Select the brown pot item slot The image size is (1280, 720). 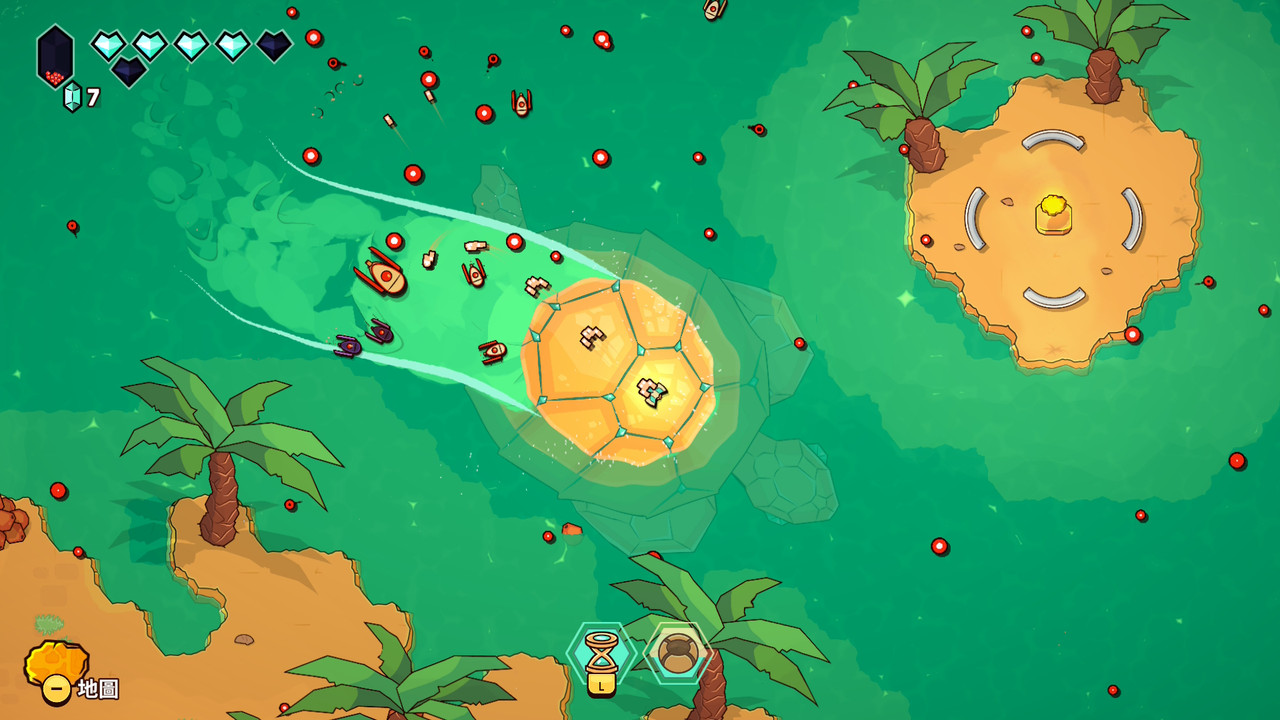(x=678, y=653)
